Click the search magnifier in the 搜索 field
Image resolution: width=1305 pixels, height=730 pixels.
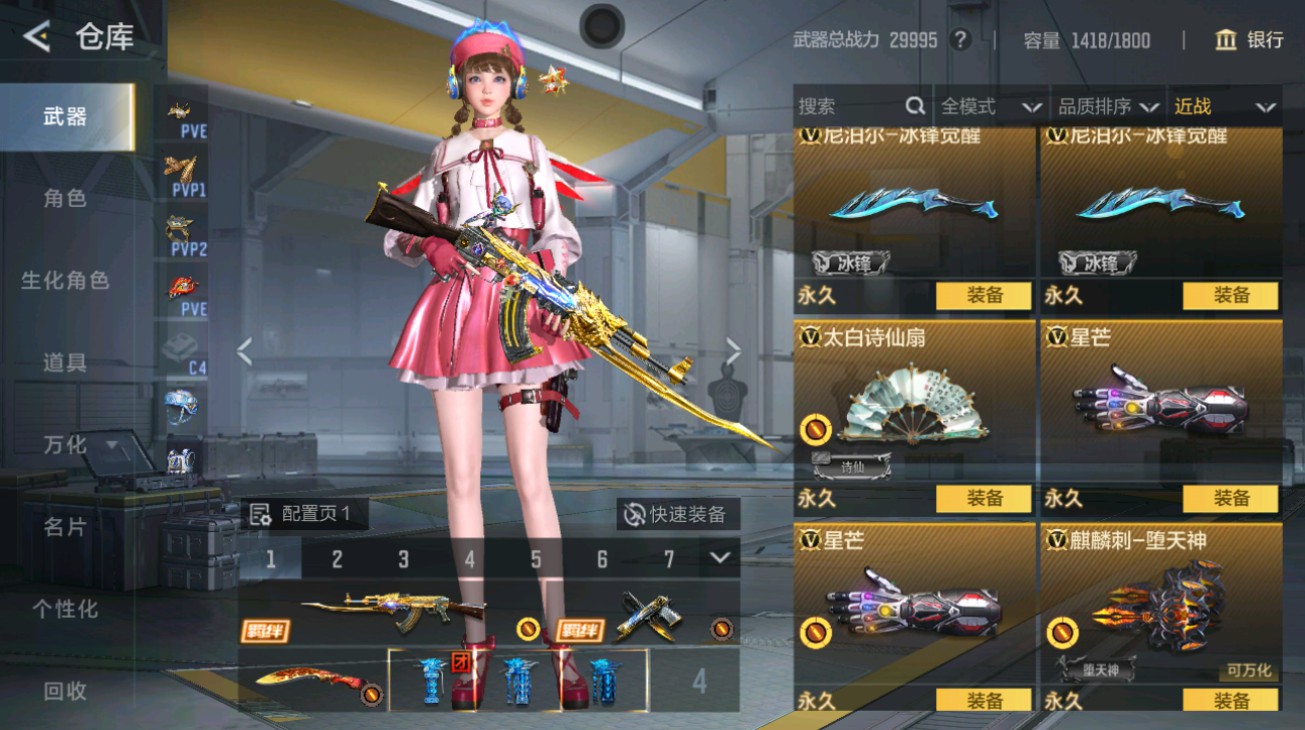click(x=915, y=106)
